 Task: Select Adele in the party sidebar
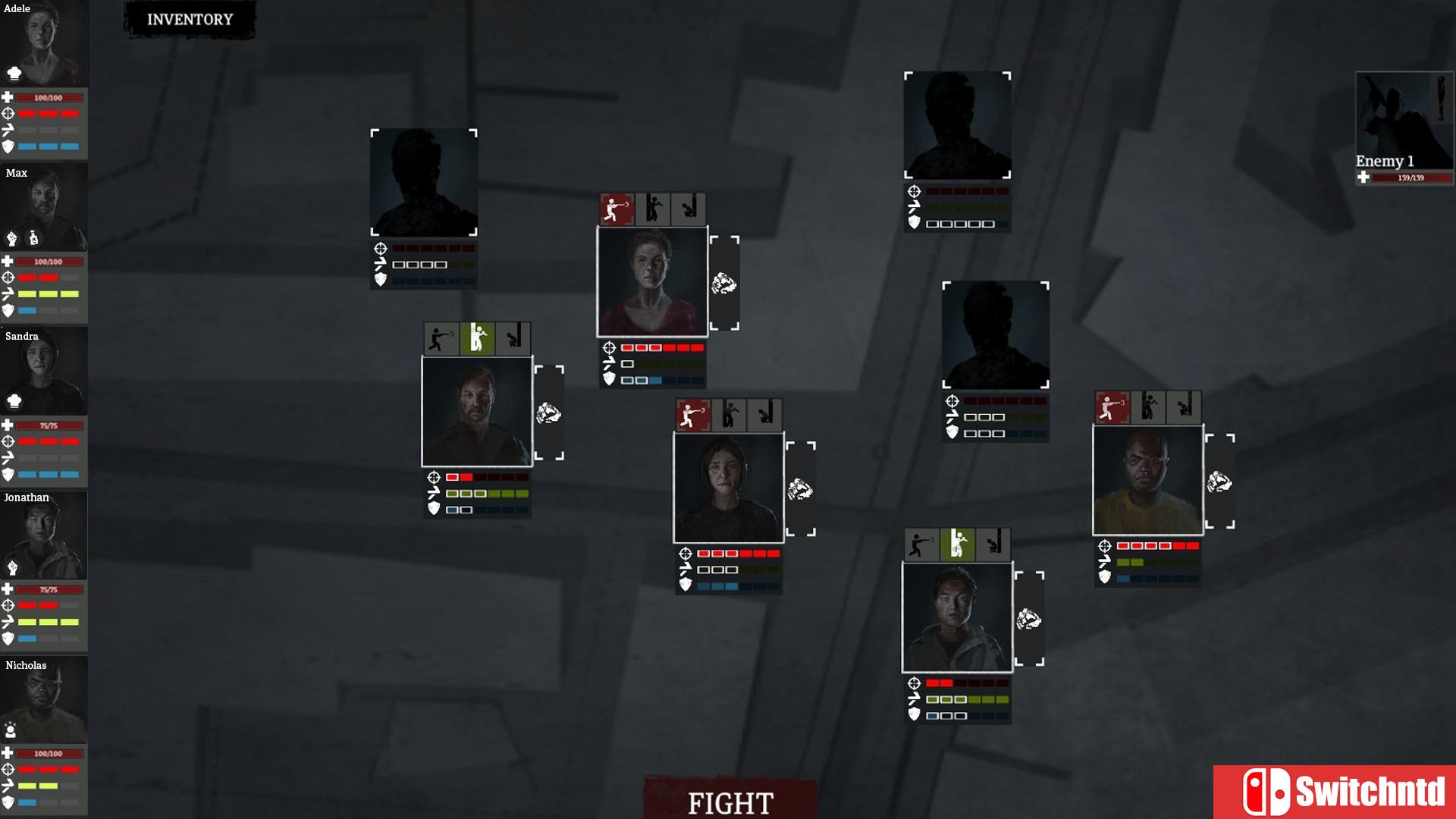click(44, 44)
